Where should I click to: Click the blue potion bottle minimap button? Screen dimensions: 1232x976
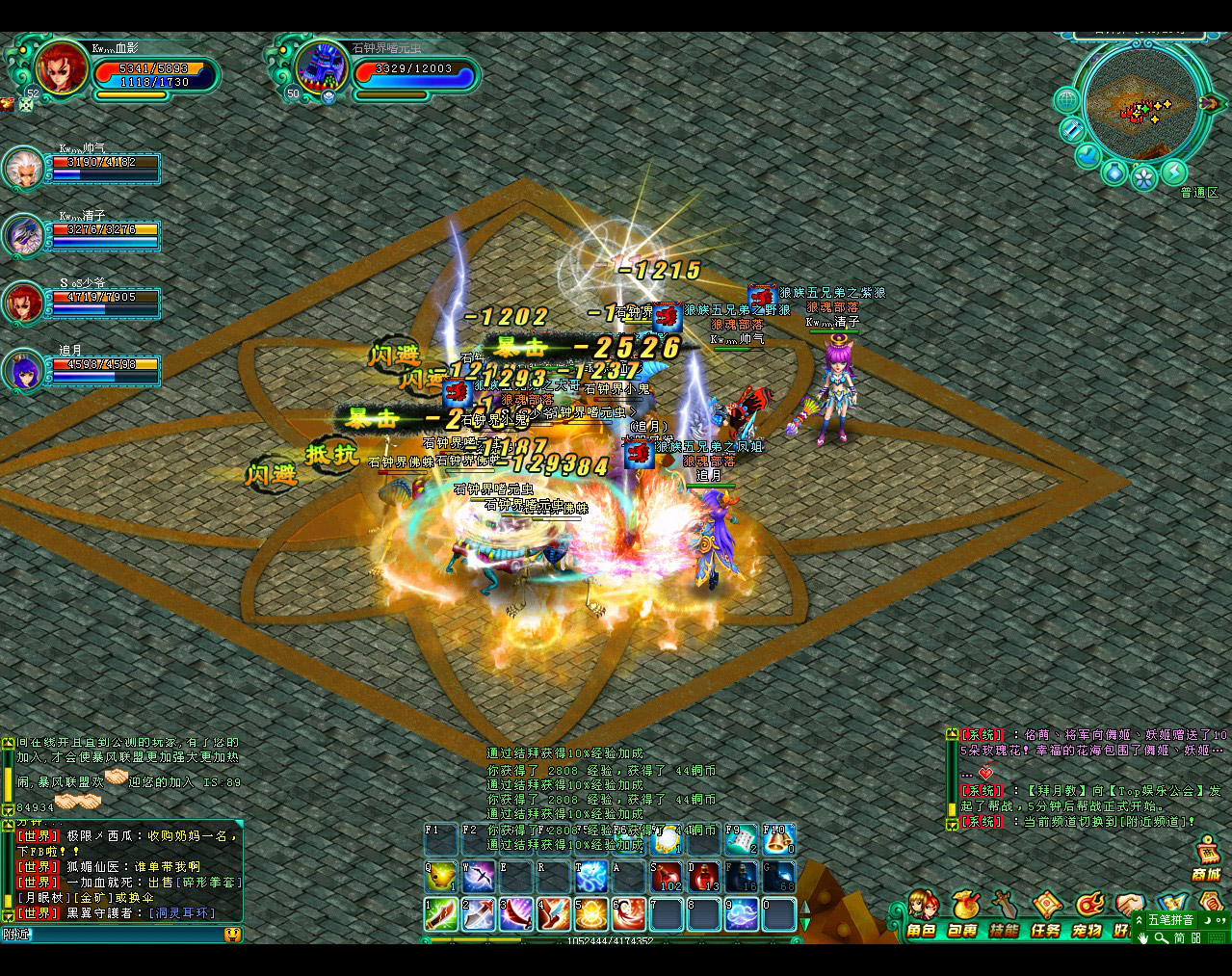[x=1114, y=171]
